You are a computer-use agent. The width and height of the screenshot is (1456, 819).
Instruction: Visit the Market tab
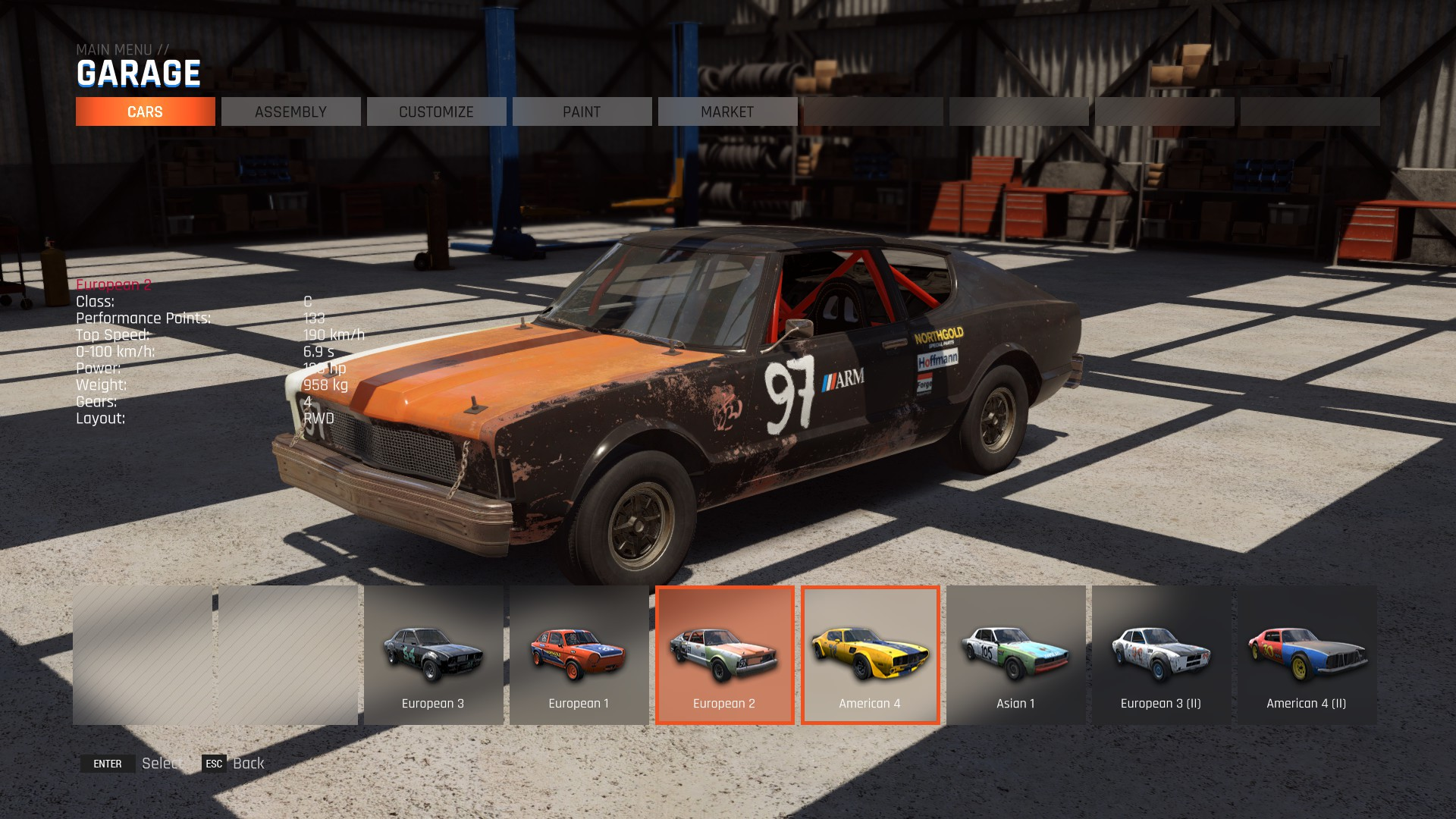click(727, 111)
